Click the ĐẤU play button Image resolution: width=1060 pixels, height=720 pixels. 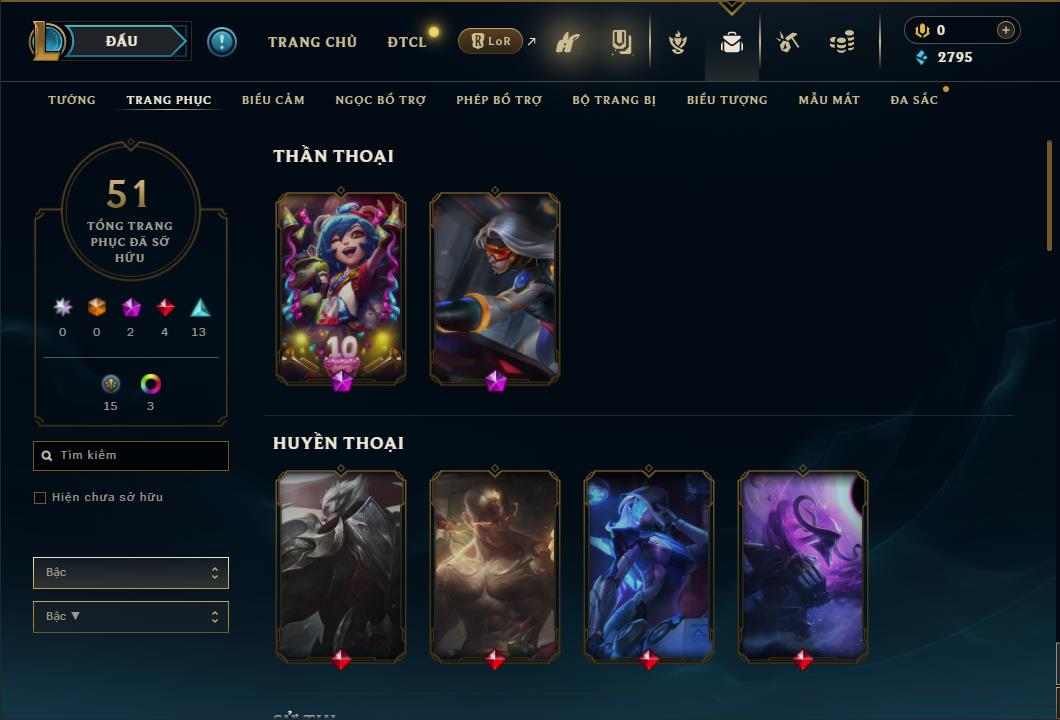[x=122, y=41]
